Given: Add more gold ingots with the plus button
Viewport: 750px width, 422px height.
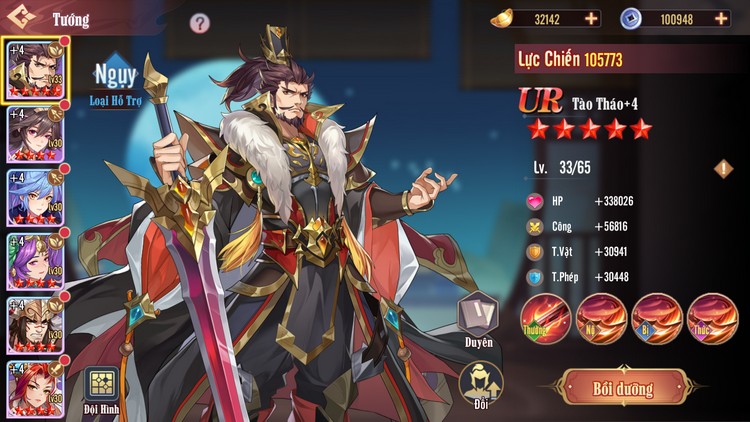Looking at the screenshot, I should click(592, 18).
